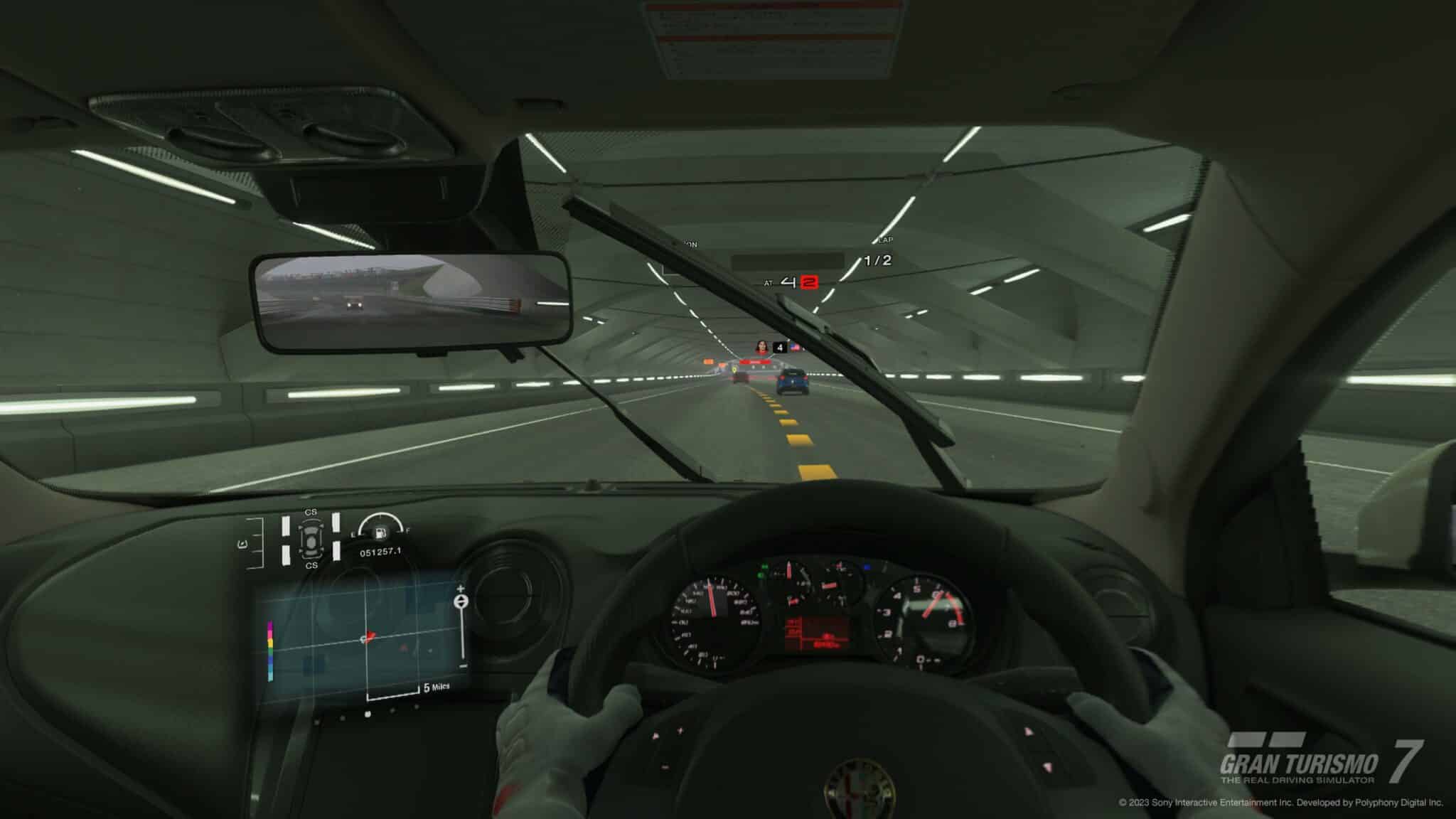Click the map zoom-out minus control
Viewport: 1456px width, 819px height.
(461, 666)
